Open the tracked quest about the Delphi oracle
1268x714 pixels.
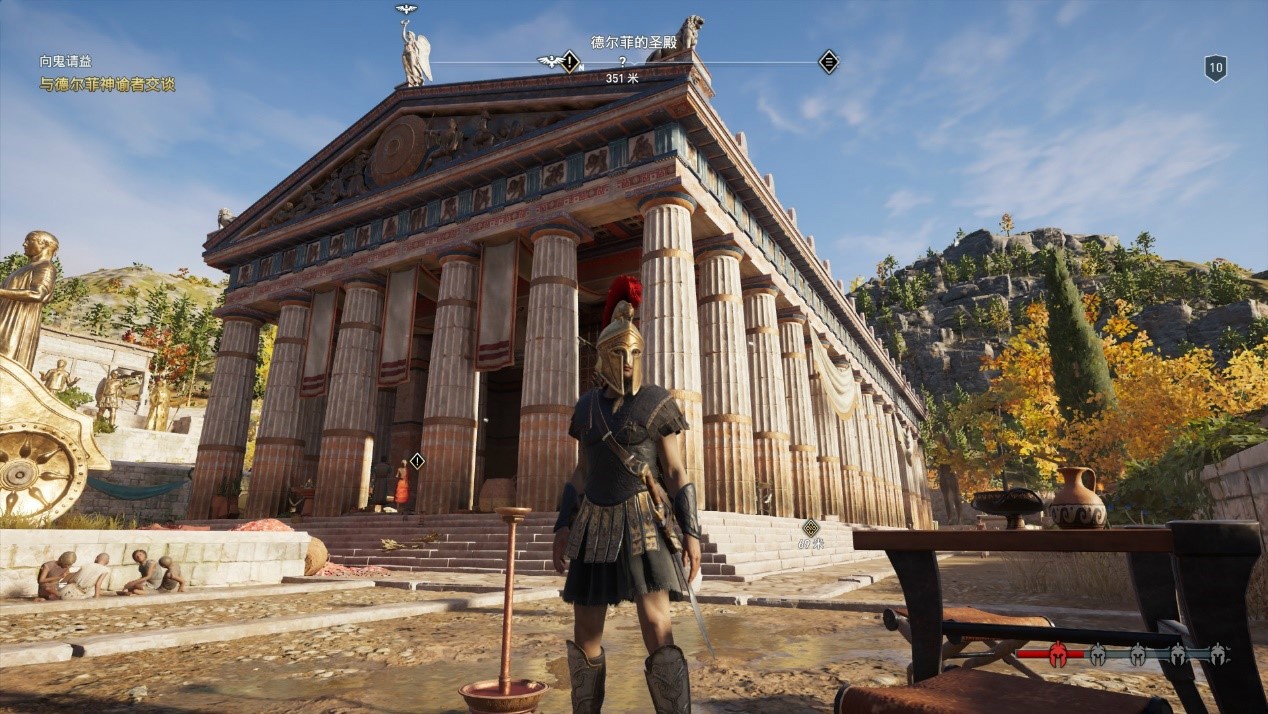tap(107, 85)
